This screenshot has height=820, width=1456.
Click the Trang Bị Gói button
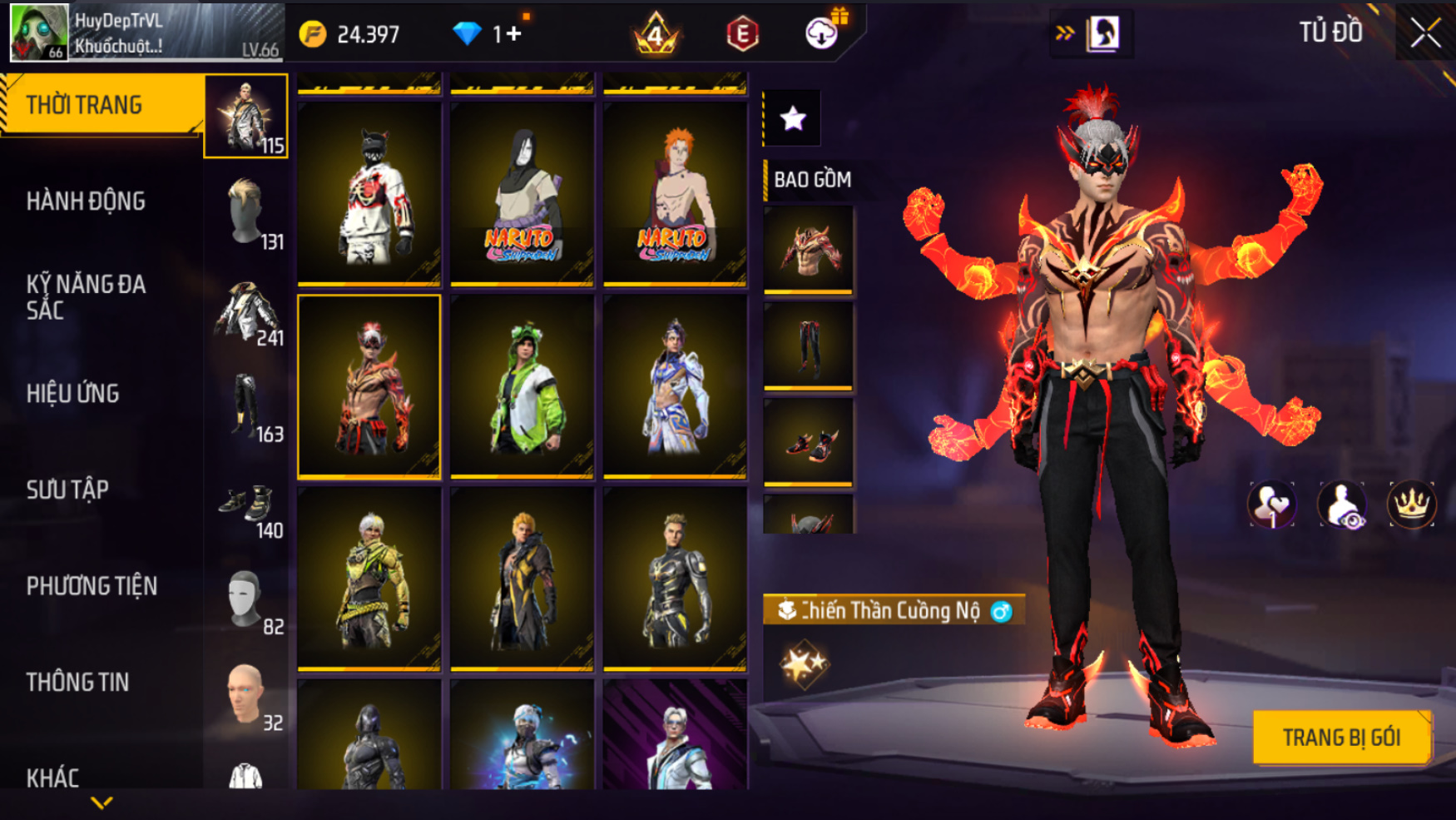pos(1341,738)
